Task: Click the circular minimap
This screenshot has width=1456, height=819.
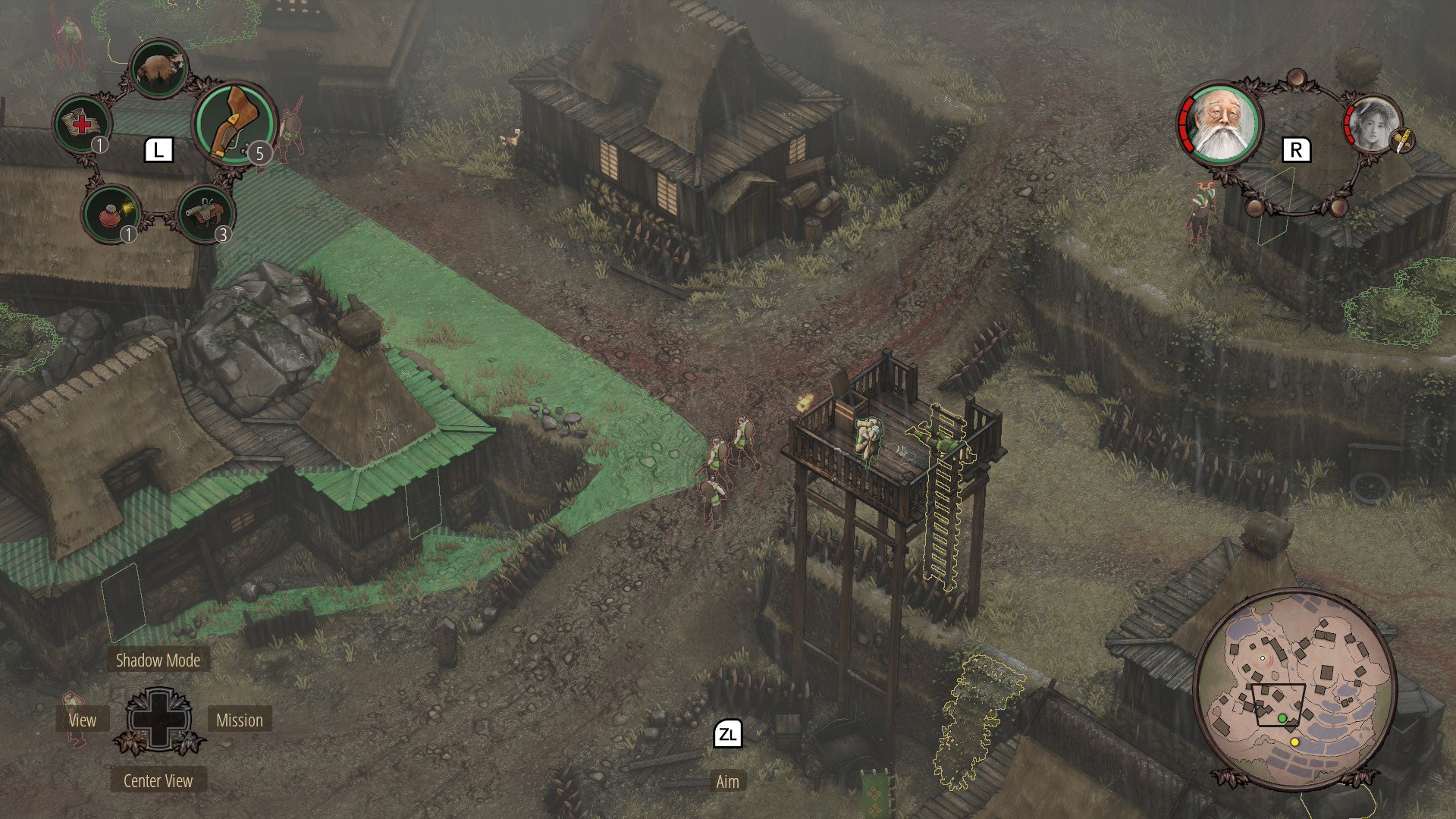Action: [1294, 689]
